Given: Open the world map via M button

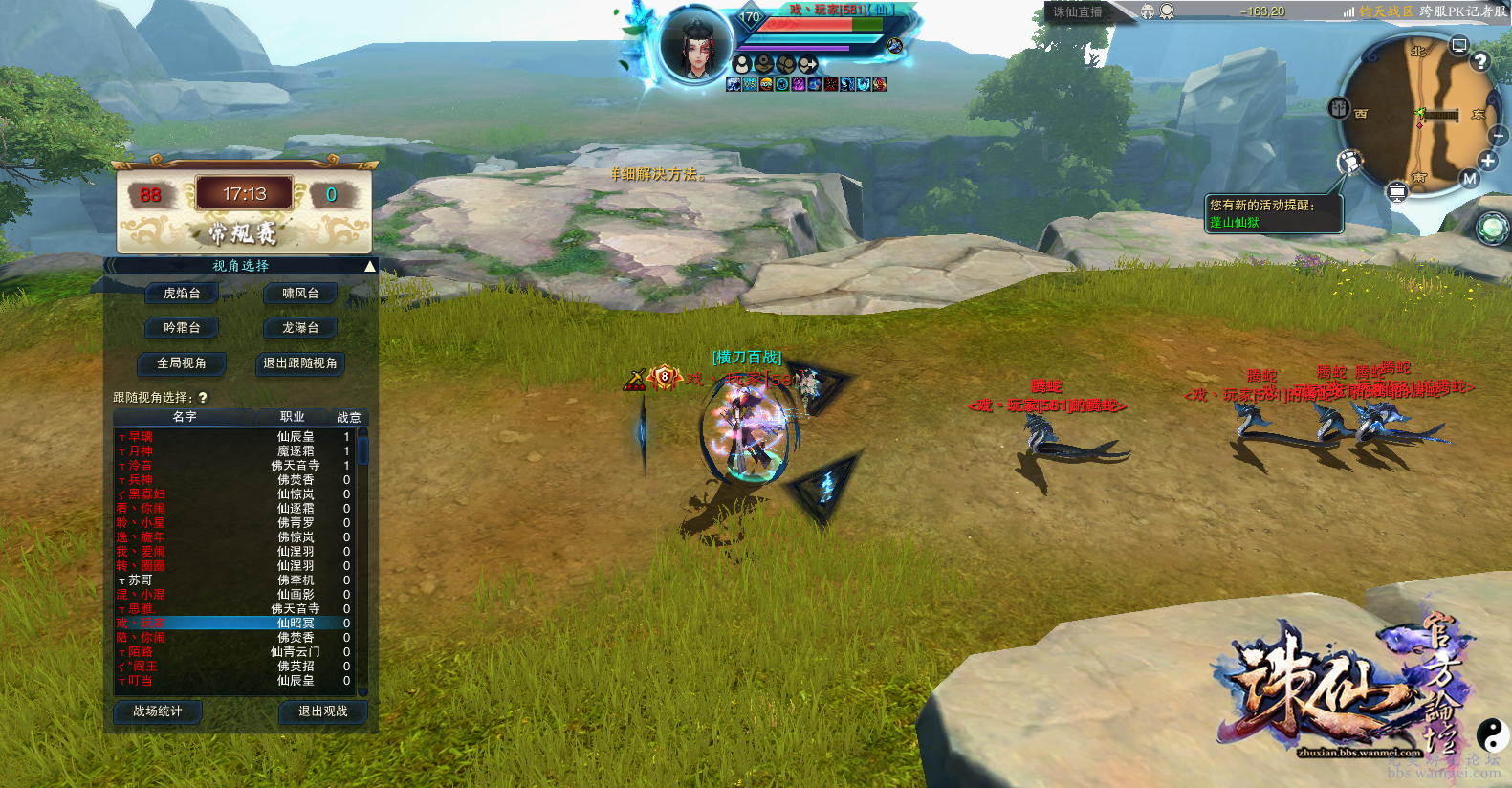Looking at the screenshot, I should click(x=1470, y=179).
